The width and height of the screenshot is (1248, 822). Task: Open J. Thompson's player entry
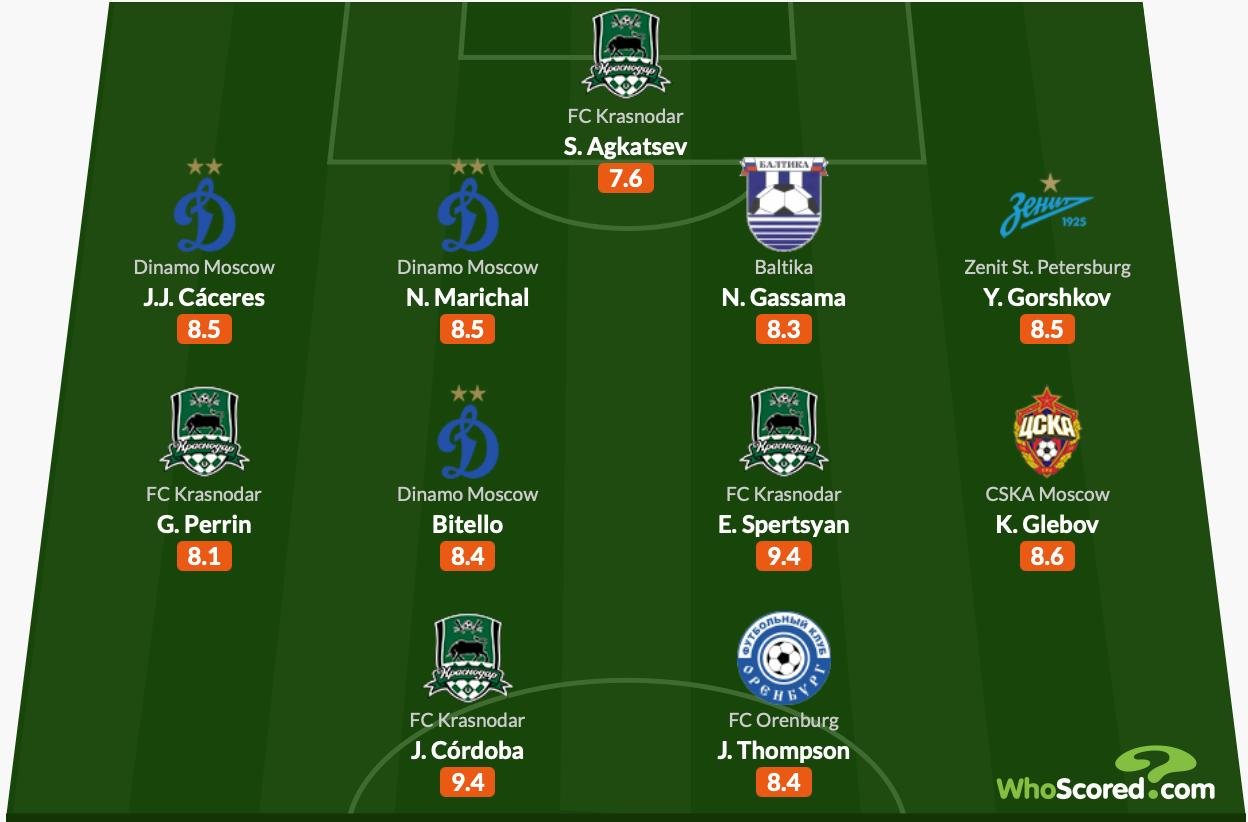[x=783, y=750]
